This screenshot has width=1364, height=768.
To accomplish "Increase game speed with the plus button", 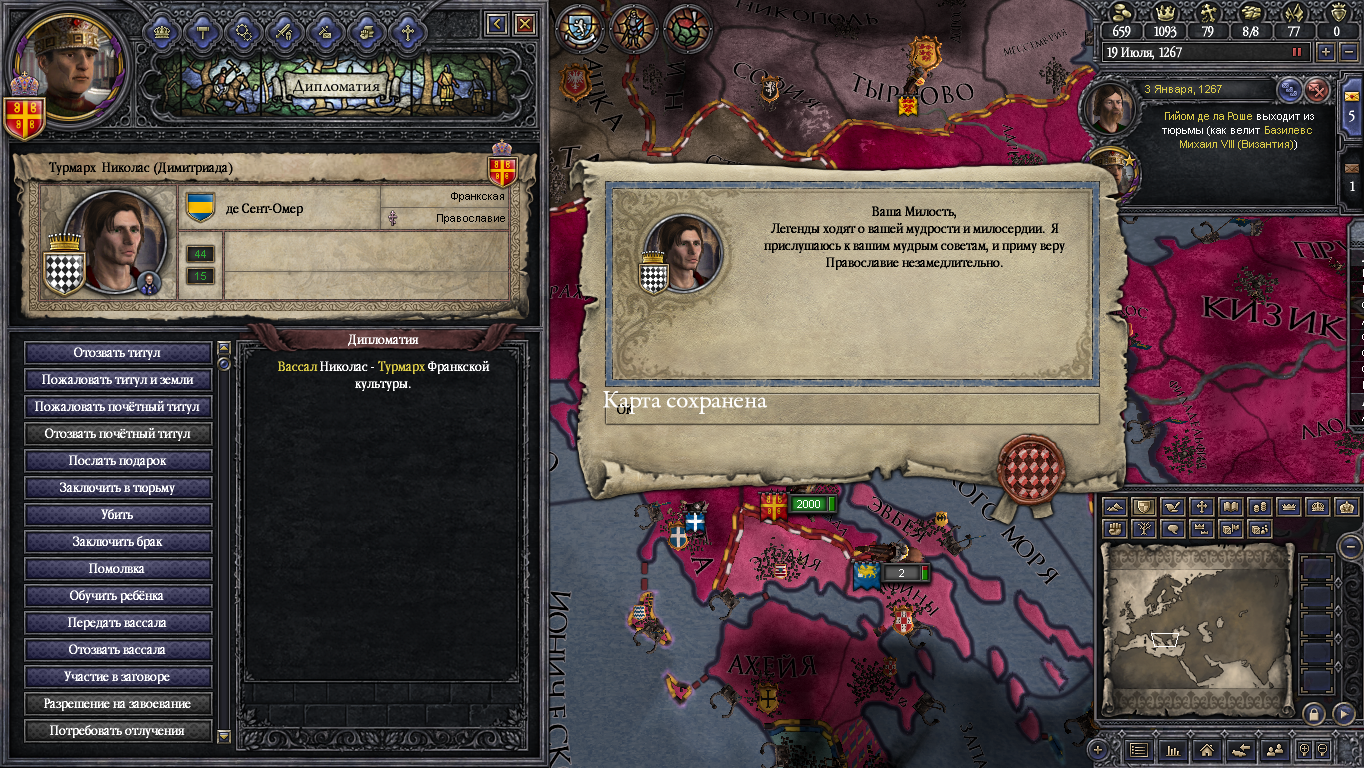I will click(x=1326, y=52).
